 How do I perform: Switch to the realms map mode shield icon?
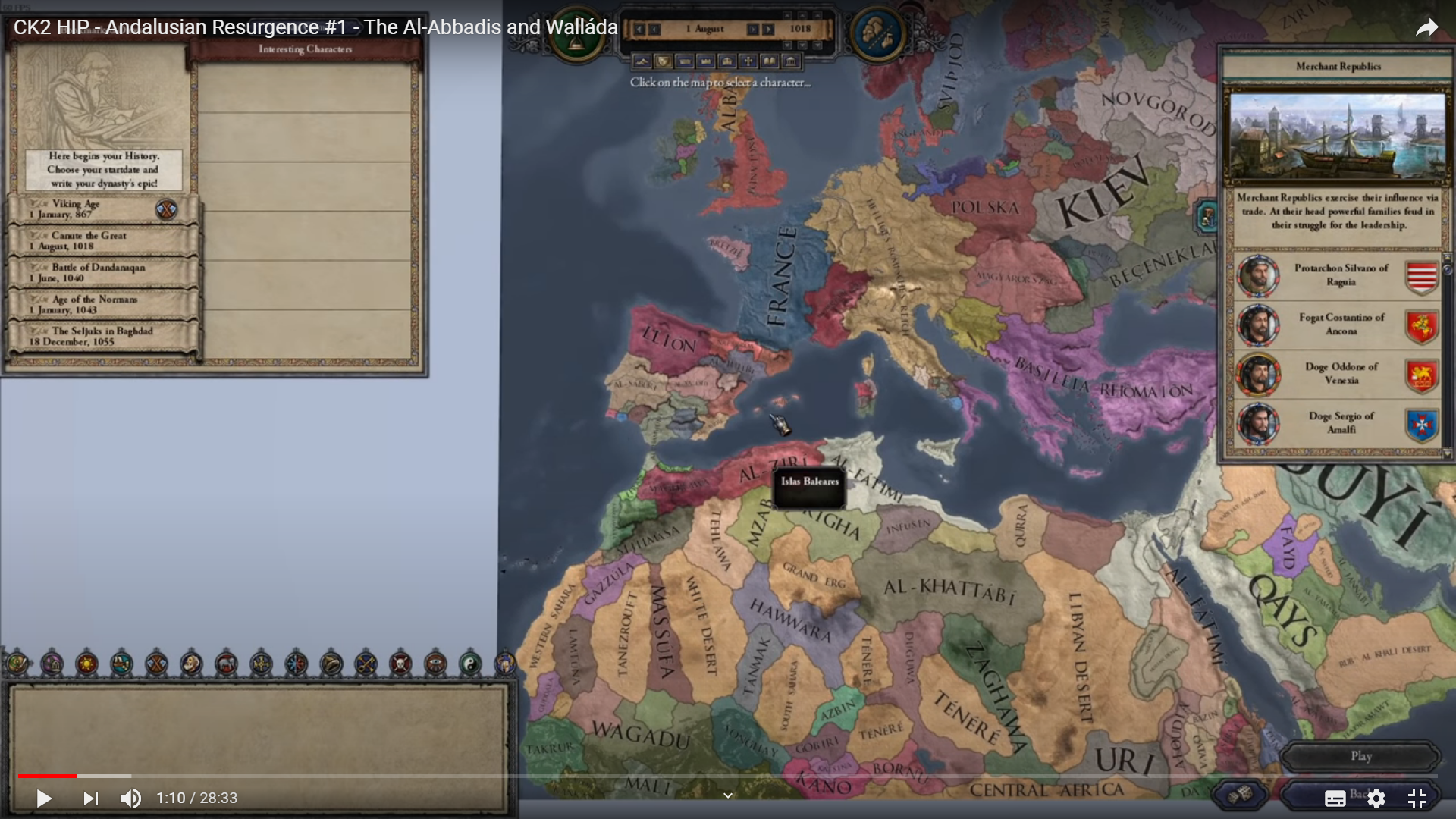pyautogui.click(x=663, y=61)
